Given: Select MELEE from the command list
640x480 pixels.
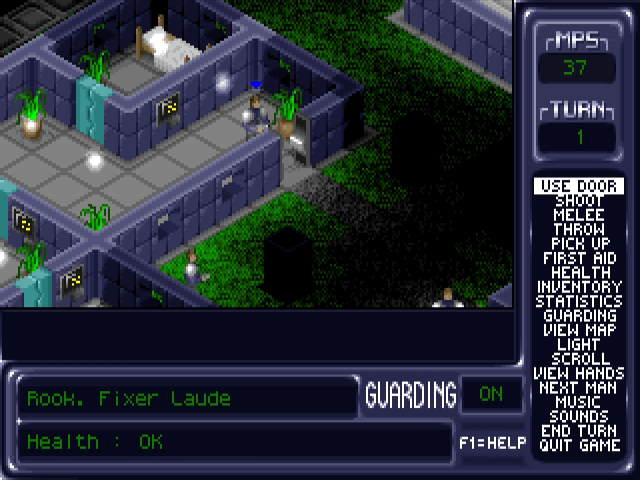Looking at the screenshot, I should click(x=579, y=215).
